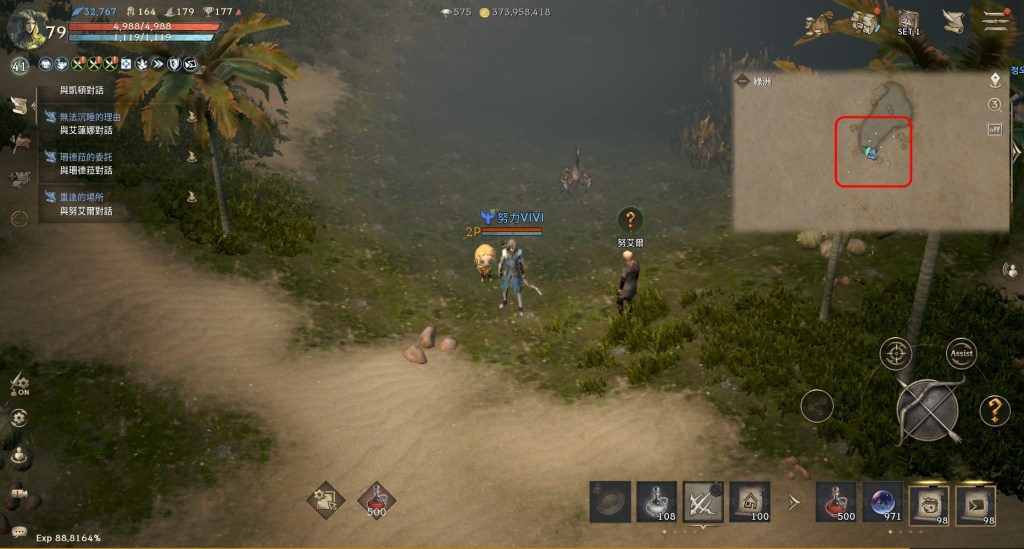Use the white flask slot with 108
The width and height of the screenshot is (1024, 549).
655,501
